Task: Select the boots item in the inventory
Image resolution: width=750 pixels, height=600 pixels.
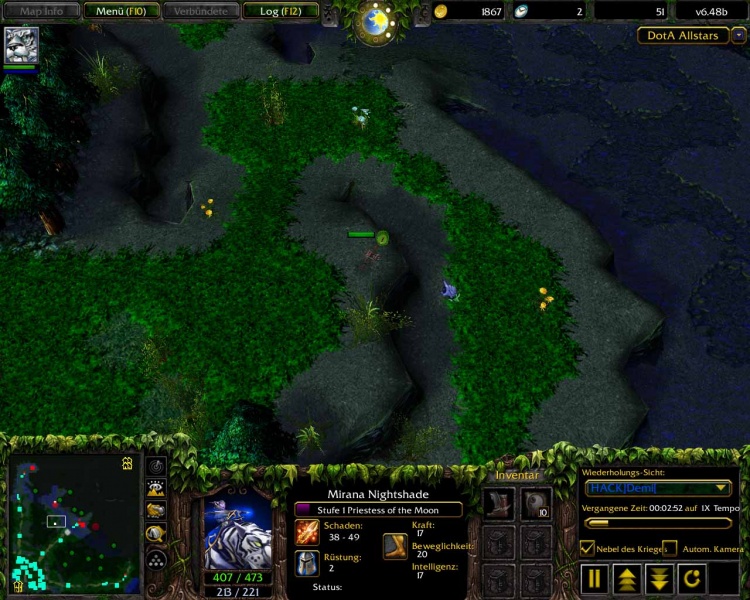Action: click(x=499, y=504)
